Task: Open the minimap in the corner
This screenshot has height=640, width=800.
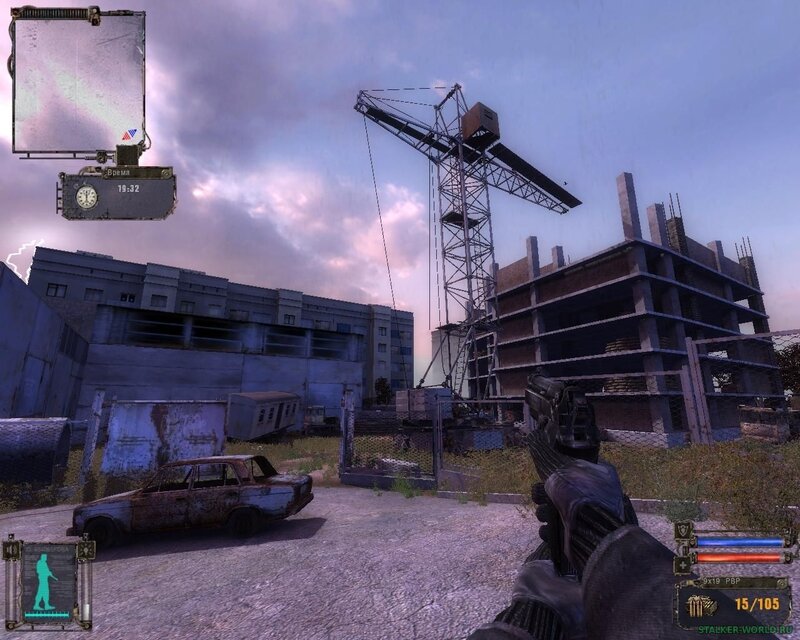Action: (78, 80)
